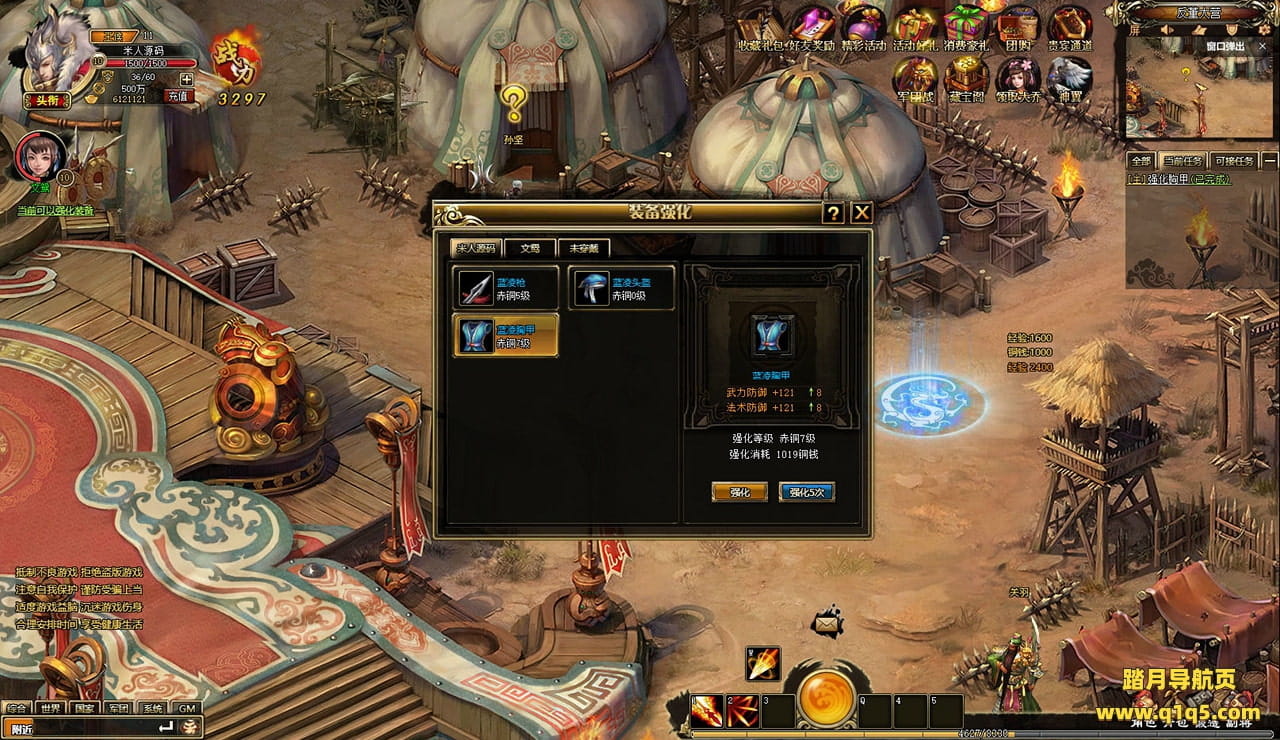Open the enhancement window help button

832,213
